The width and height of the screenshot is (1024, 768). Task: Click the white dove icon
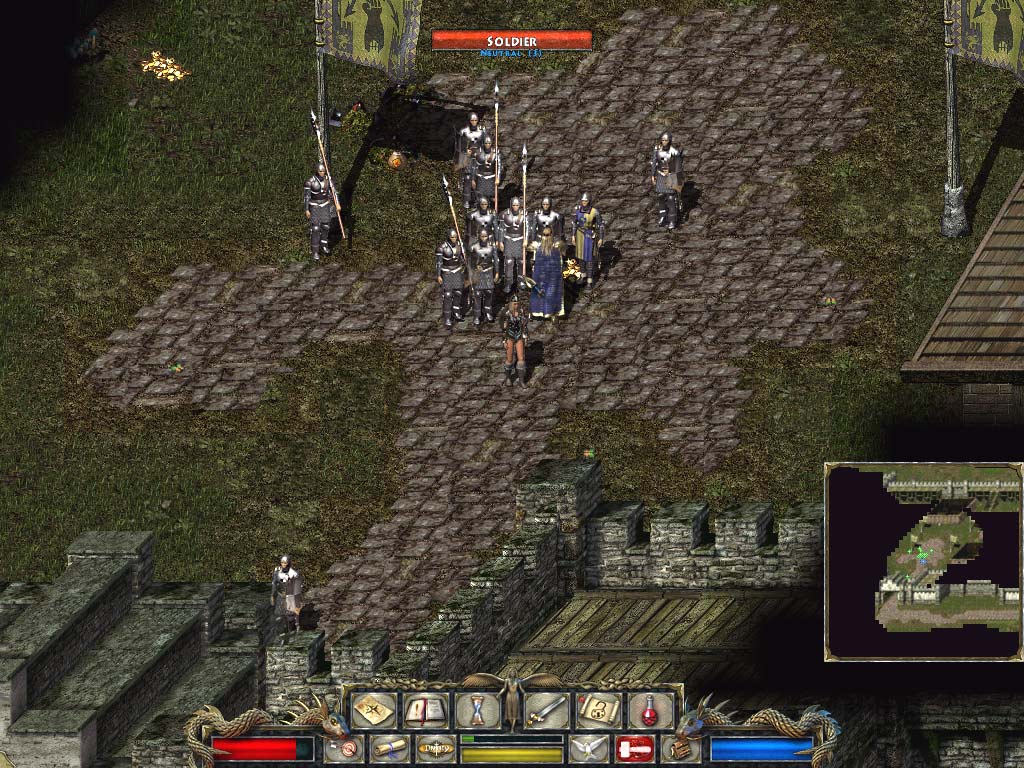pos(588,747)
